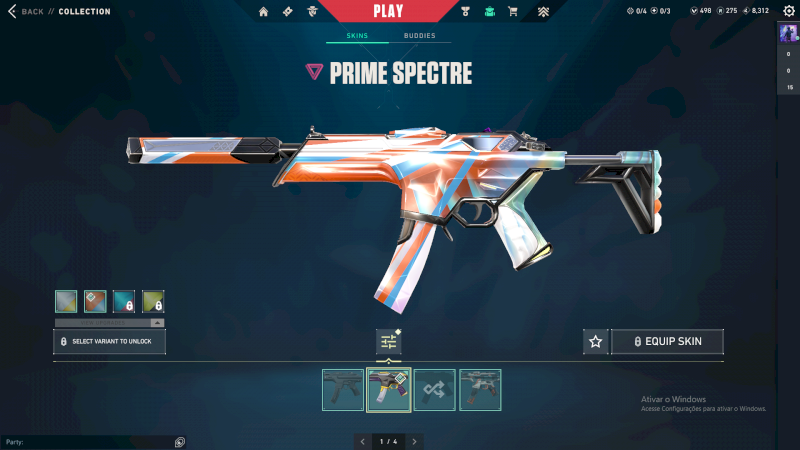Click Select Variant to Unlock button
Screen dimensions: 800x450
pyautogui.click(x=110, y=342)
